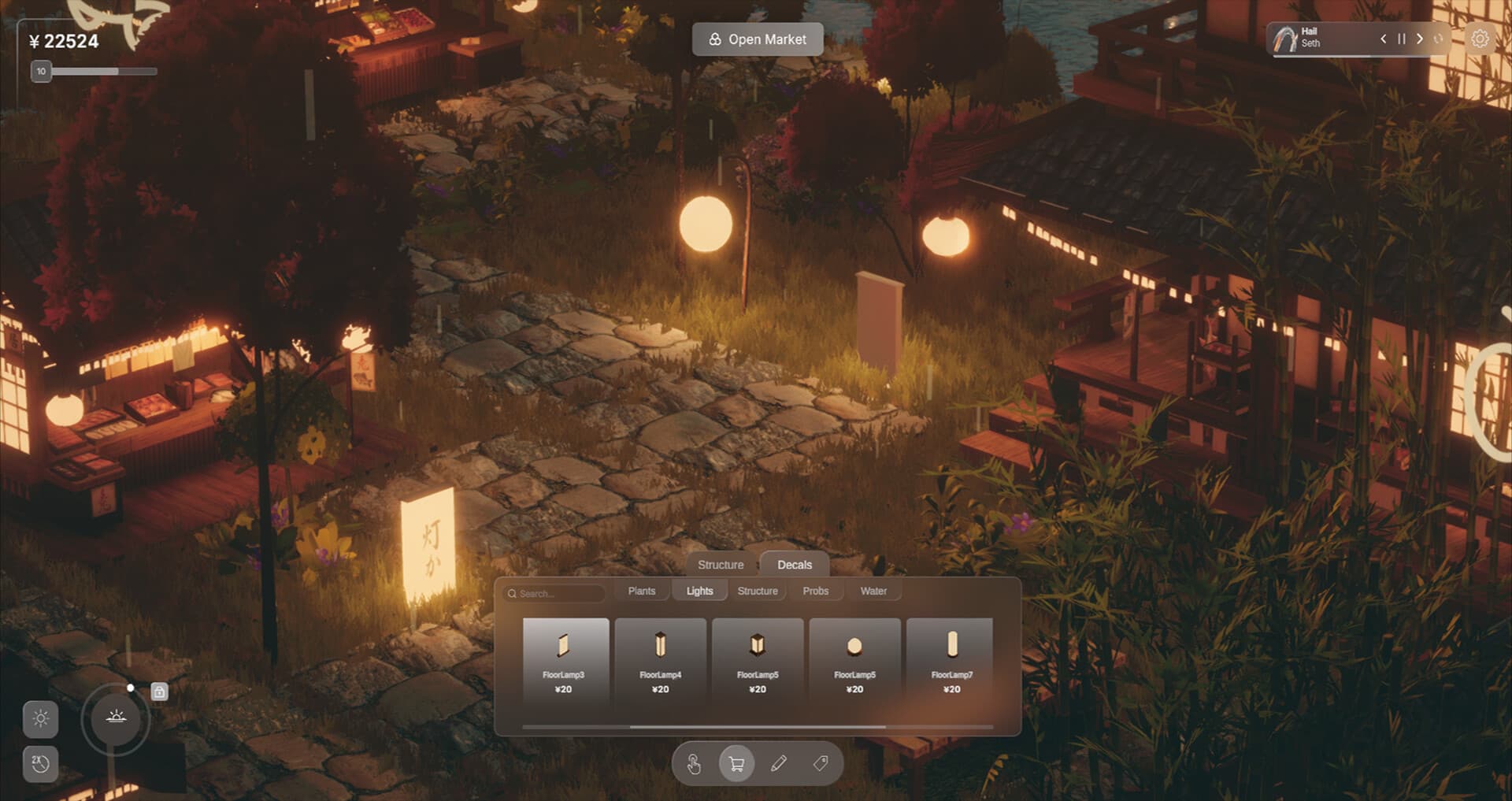Select the Probs category button
Image resolution: width=1512 pixels, height=801 pixels.
[817, 591]
